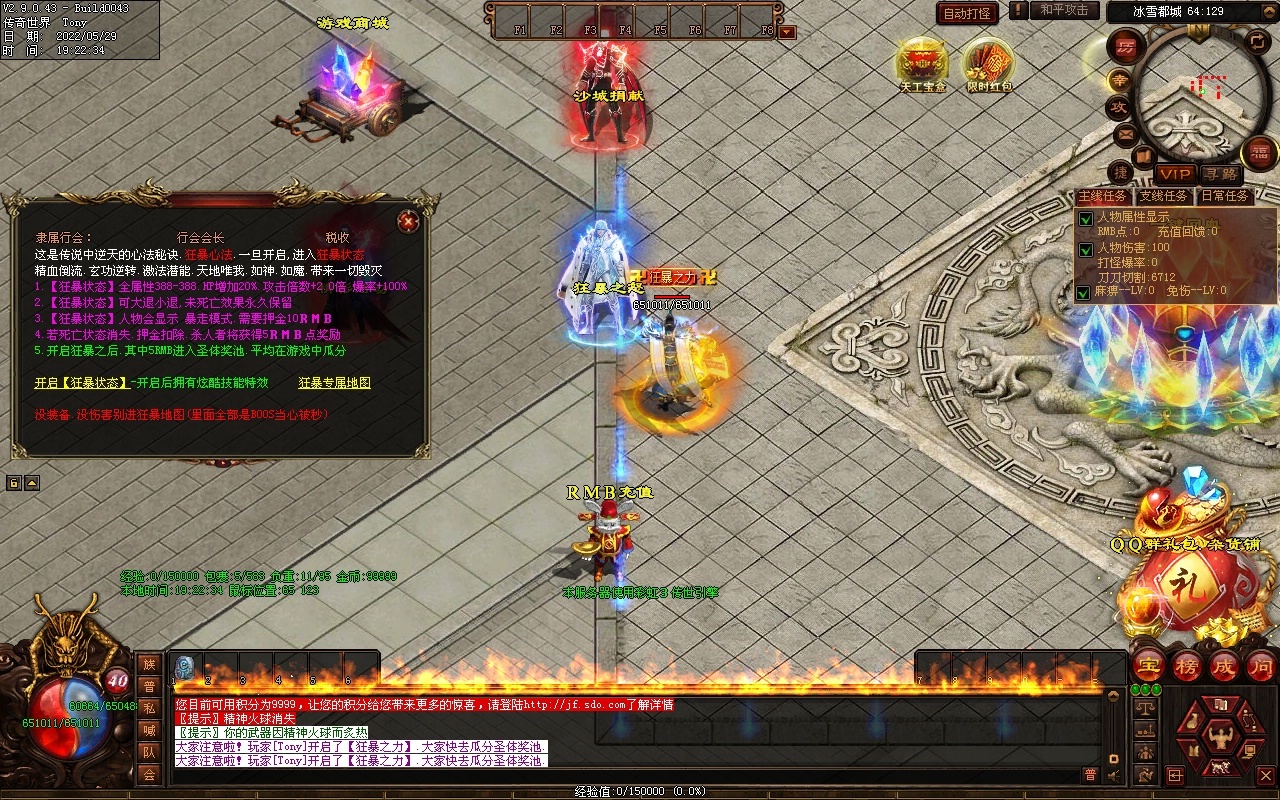1280x800 pixels.
Task: Open the 宝 treasure round button
Action: point(1149,665)
